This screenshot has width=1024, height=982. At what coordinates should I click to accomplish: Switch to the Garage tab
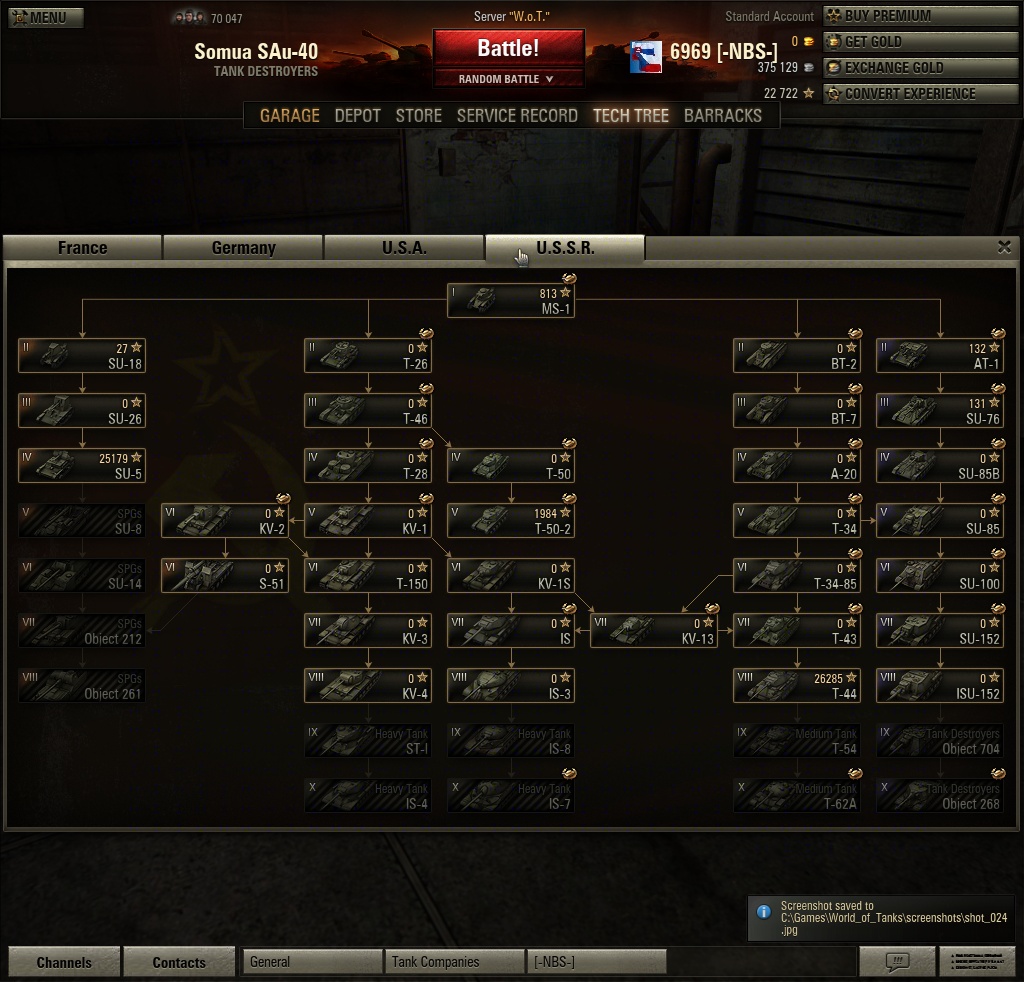pos(290,116)
